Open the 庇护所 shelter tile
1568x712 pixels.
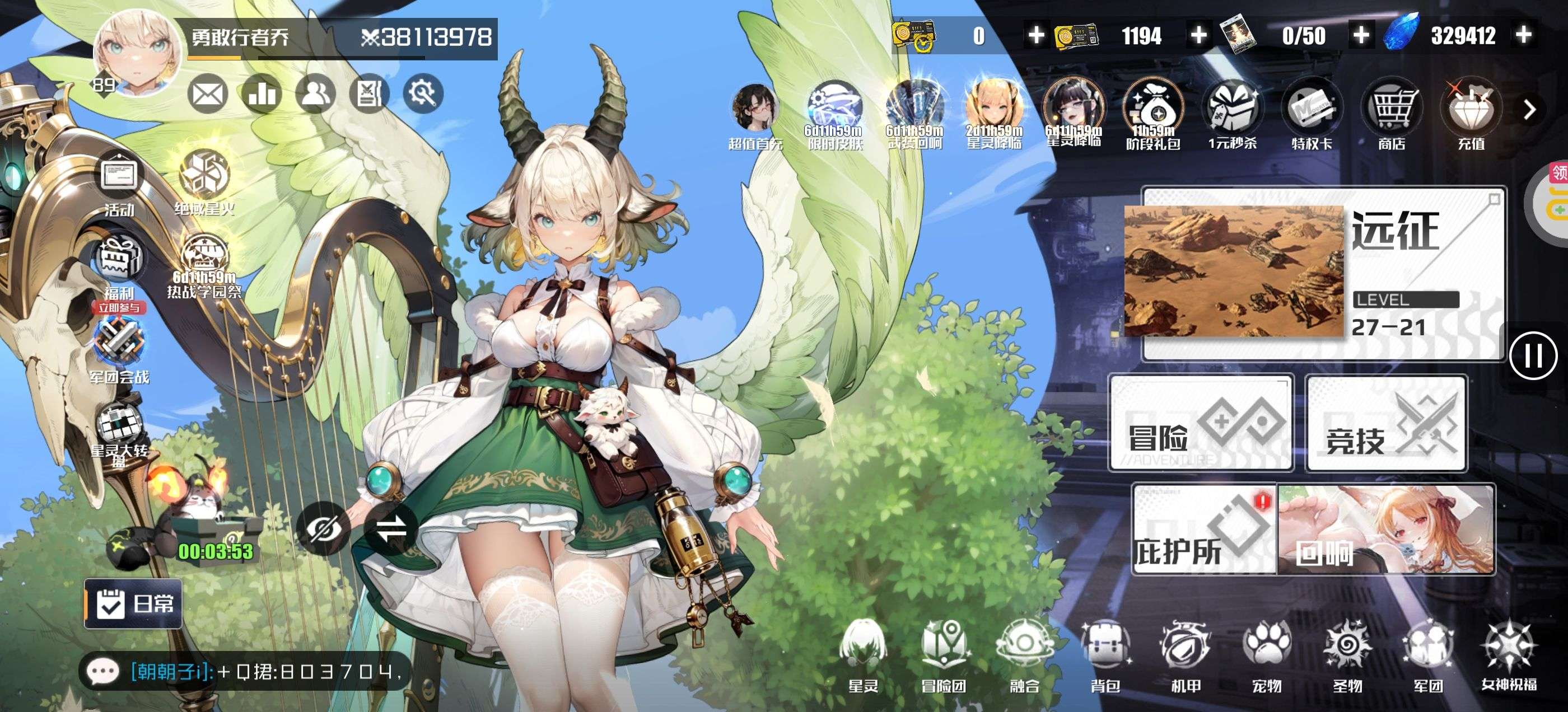coord(1203,530)
